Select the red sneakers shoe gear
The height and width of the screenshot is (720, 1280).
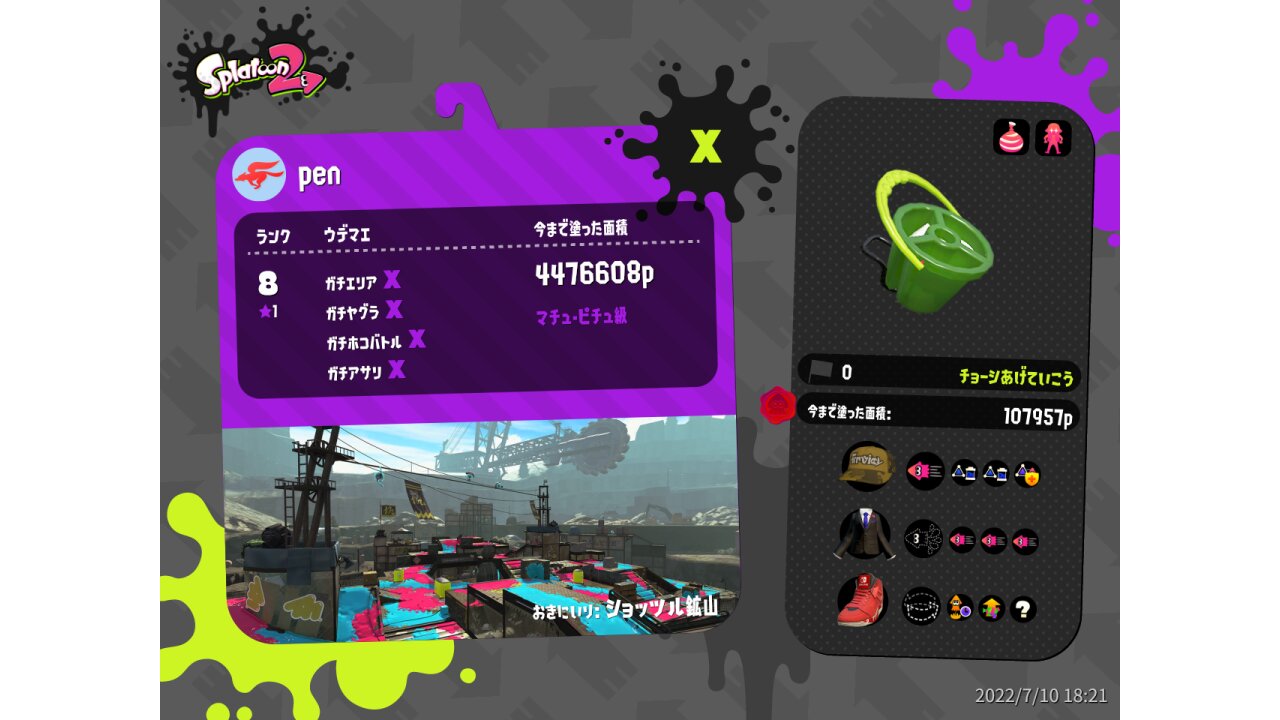click(863, 602)
